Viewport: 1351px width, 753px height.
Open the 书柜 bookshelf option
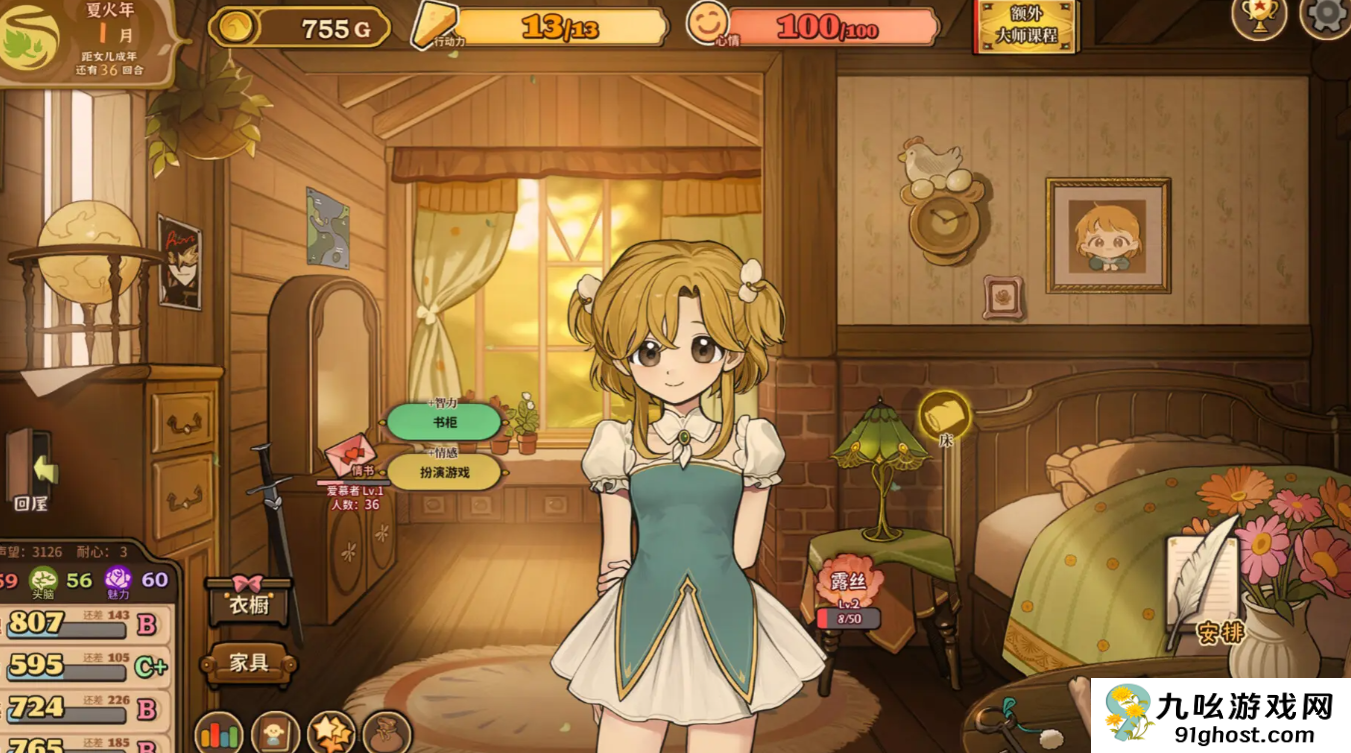444,422
